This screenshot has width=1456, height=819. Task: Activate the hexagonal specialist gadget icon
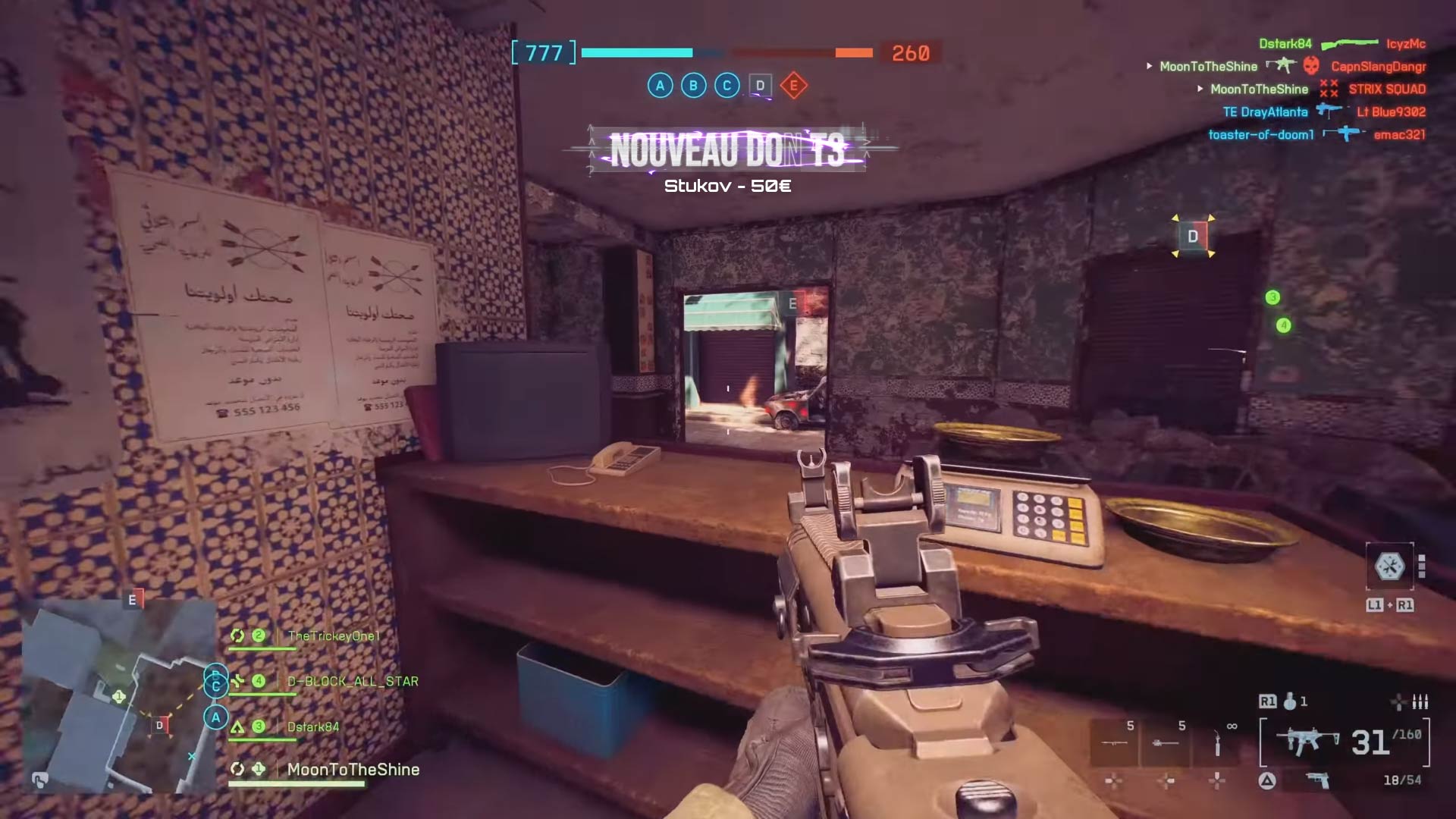pos(1389,566)
